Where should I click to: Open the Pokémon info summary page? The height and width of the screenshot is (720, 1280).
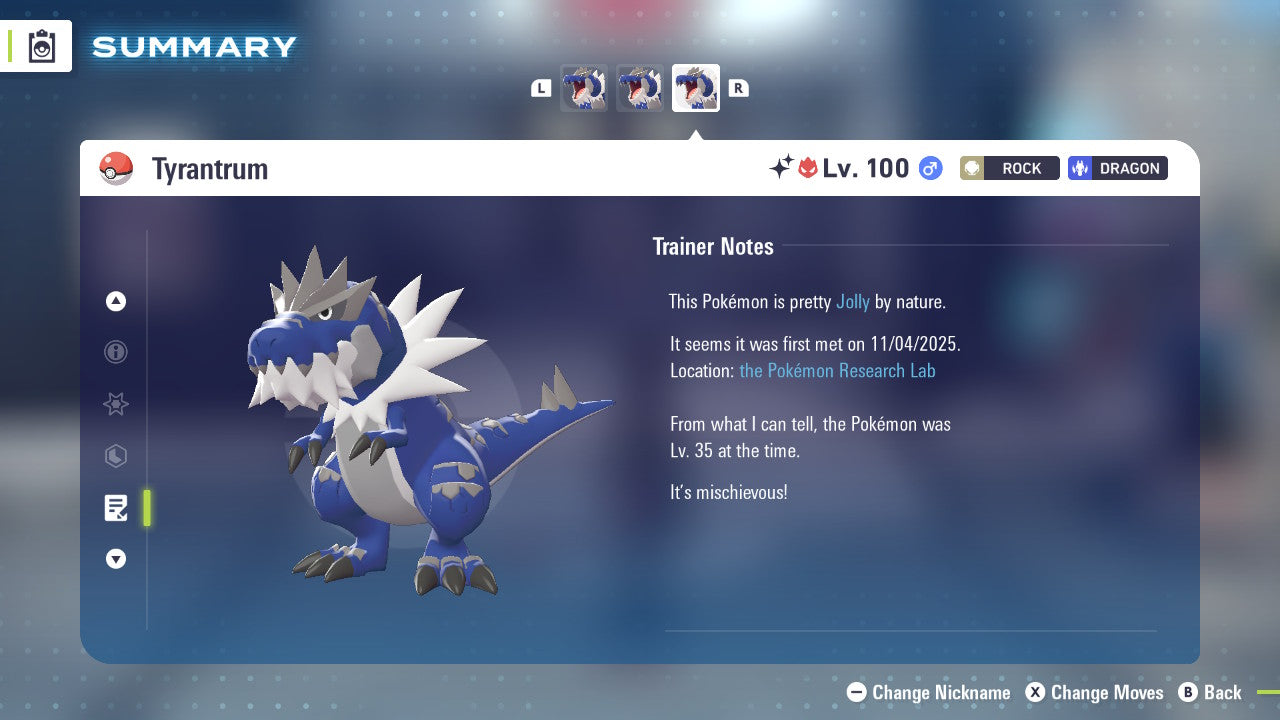click(x=116, y=352)
